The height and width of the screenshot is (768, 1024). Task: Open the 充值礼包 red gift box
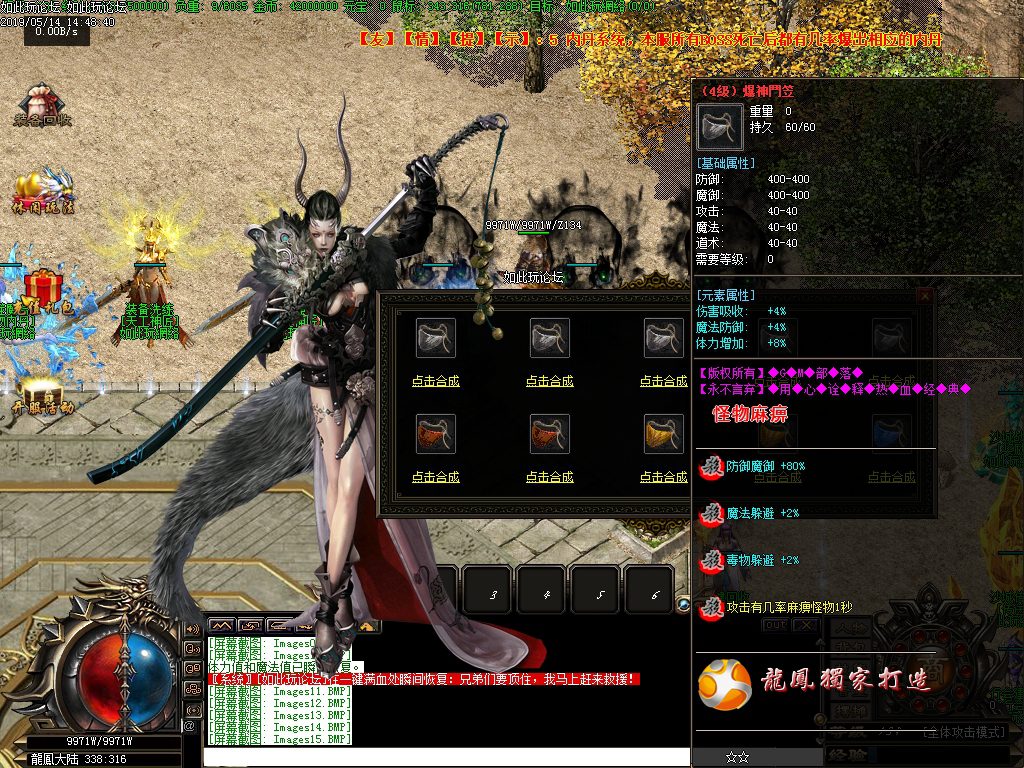(x=43, y=291)
